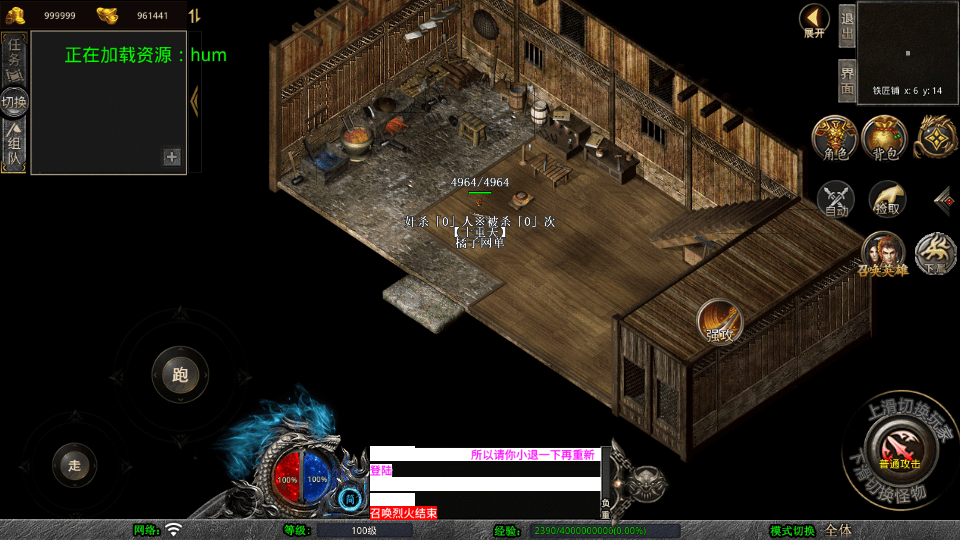Click the round 切换 switch button
960x540 pixels.
point(14,101)
